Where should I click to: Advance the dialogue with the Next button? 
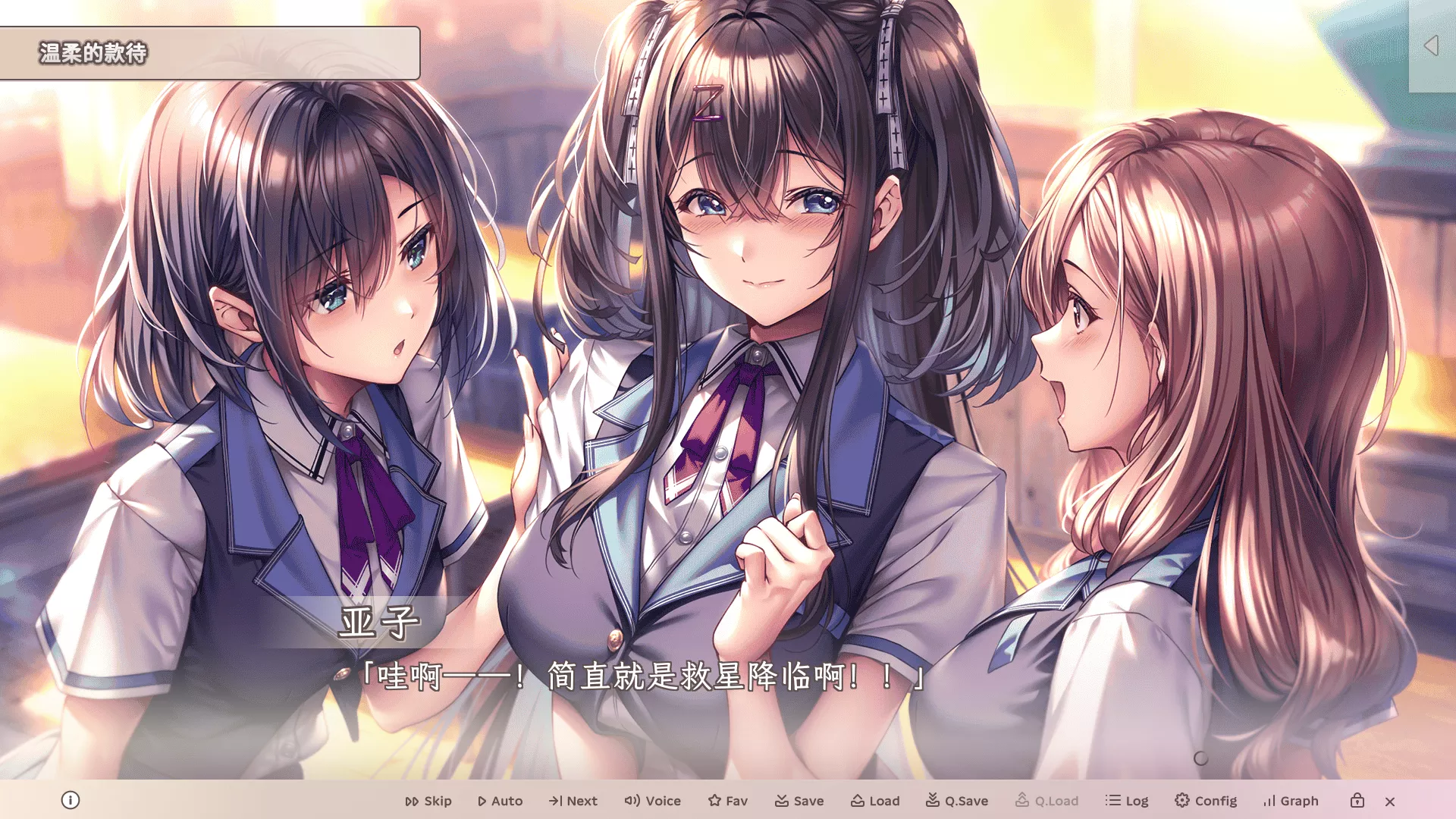(573, 800)
